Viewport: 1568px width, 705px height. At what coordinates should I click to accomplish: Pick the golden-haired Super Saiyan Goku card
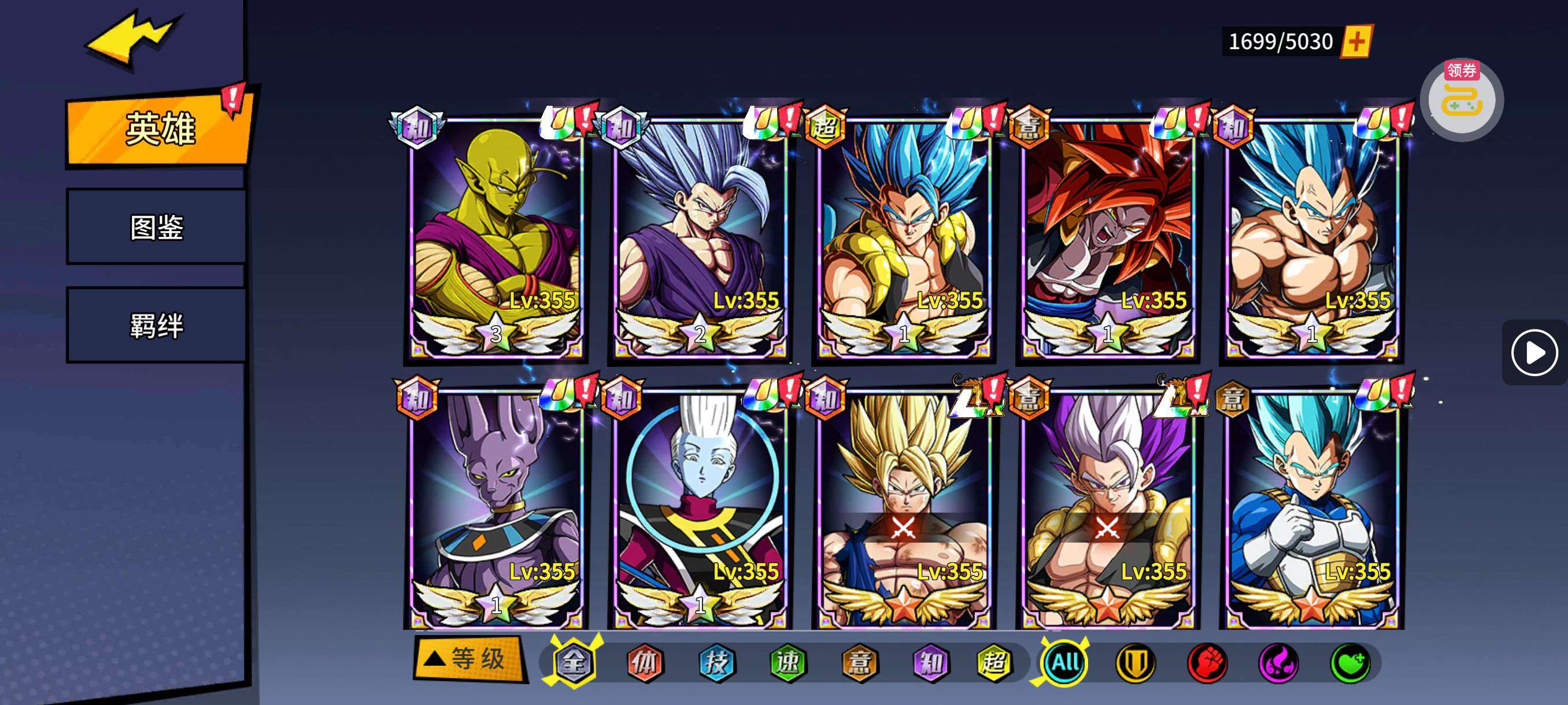pos(904,508)
